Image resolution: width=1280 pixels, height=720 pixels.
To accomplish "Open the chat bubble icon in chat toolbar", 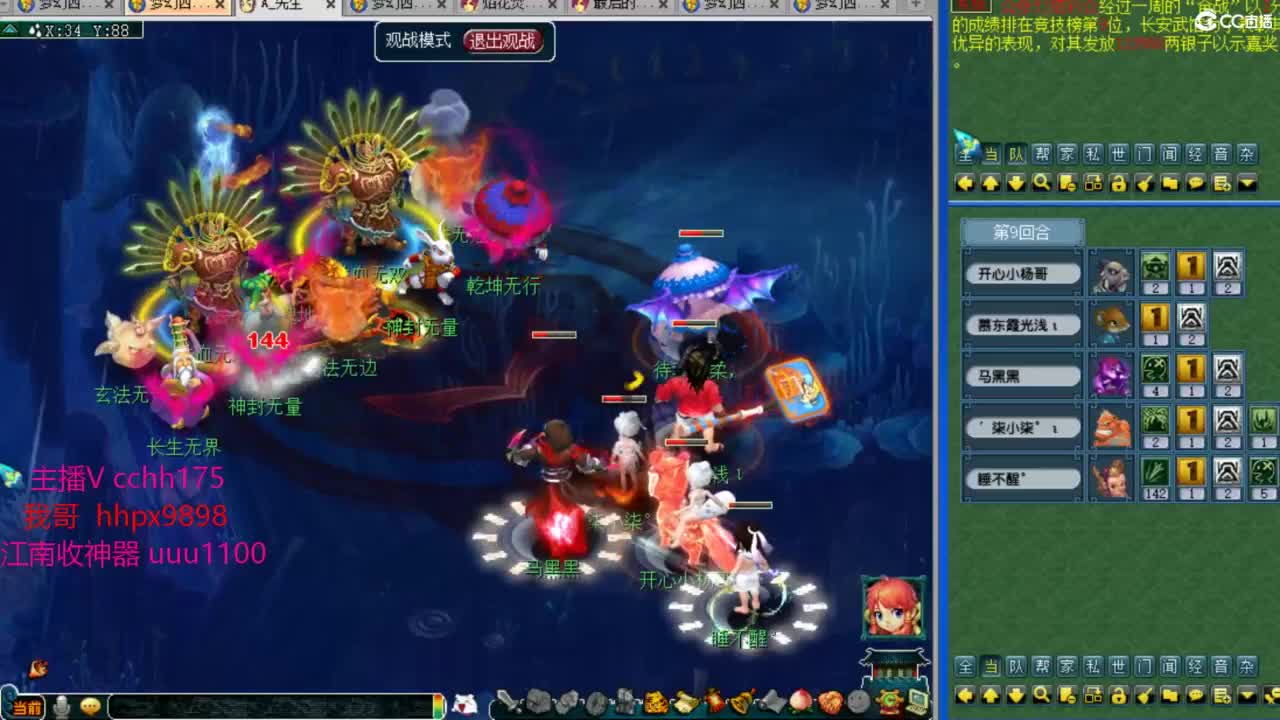I will [x=1195, y=183].
